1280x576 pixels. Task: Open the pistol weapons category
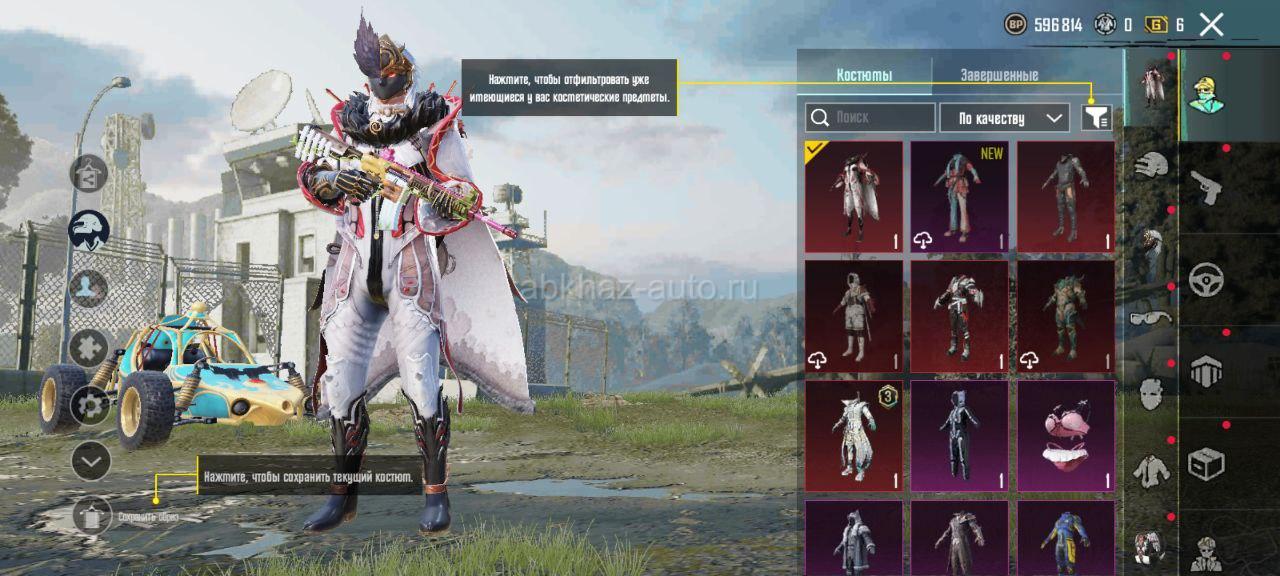click(1205, 186)
